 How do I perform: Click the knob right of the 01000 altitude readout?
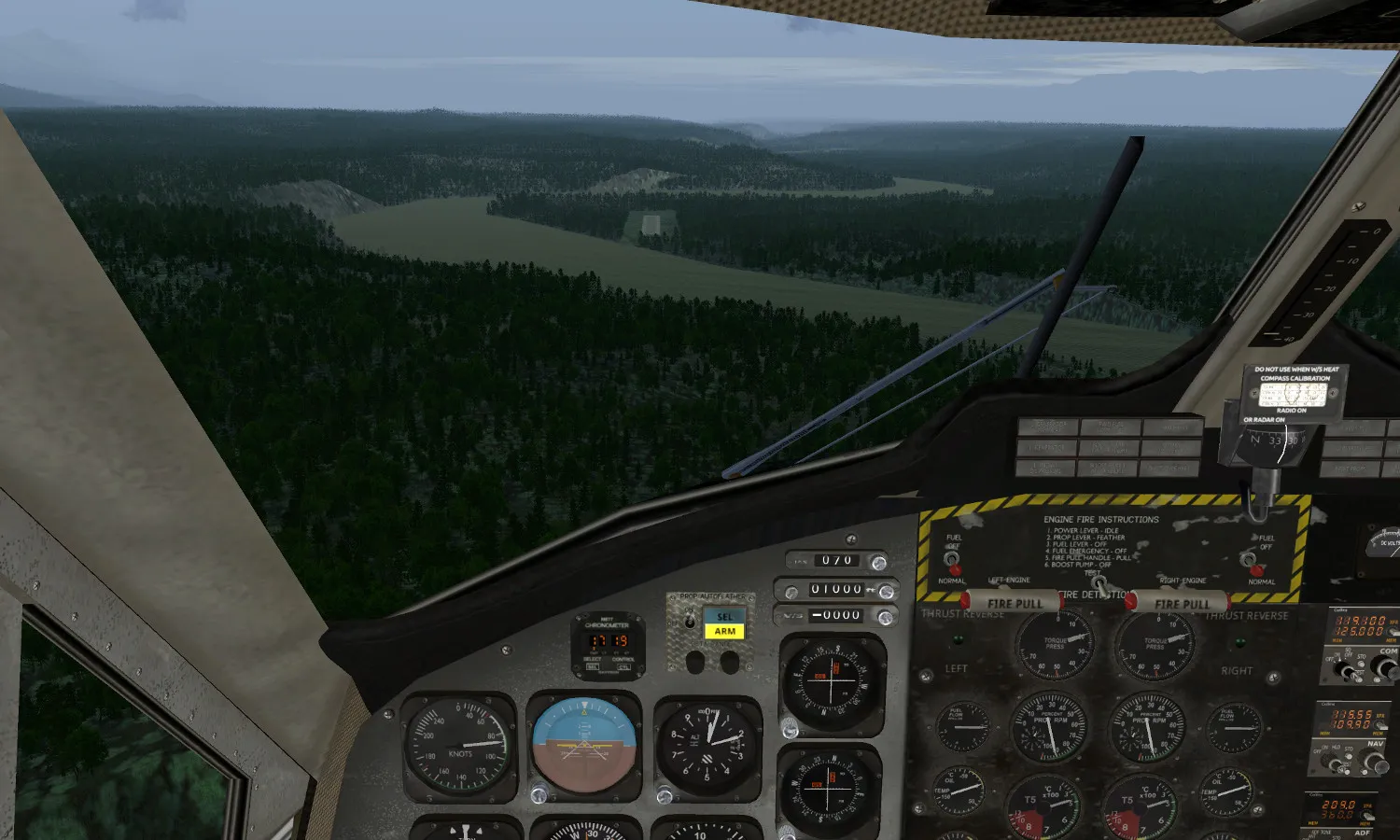(887, 591)
